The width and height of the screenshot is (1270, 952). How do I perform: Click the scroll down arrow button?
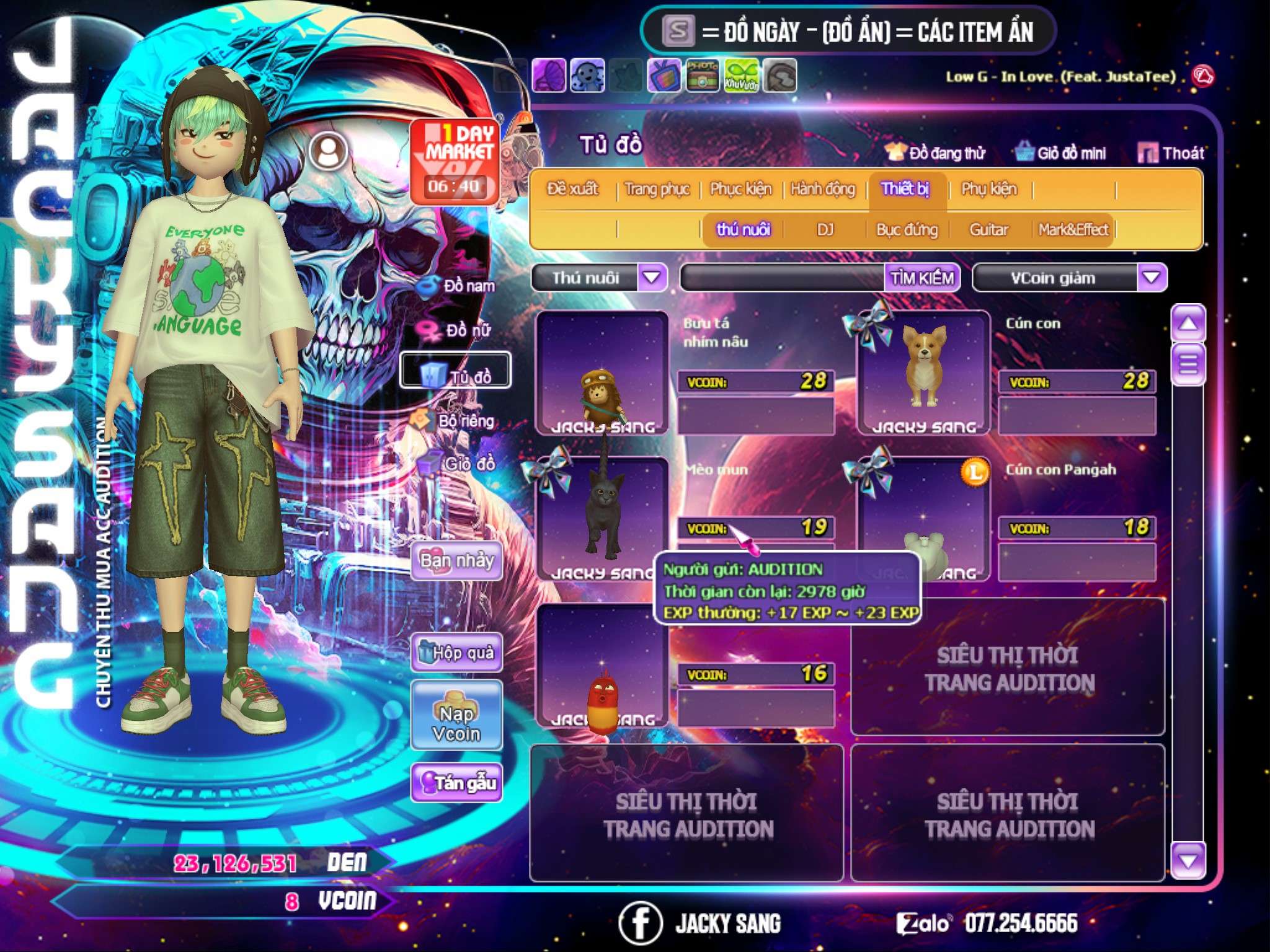tap(1188, 860)
